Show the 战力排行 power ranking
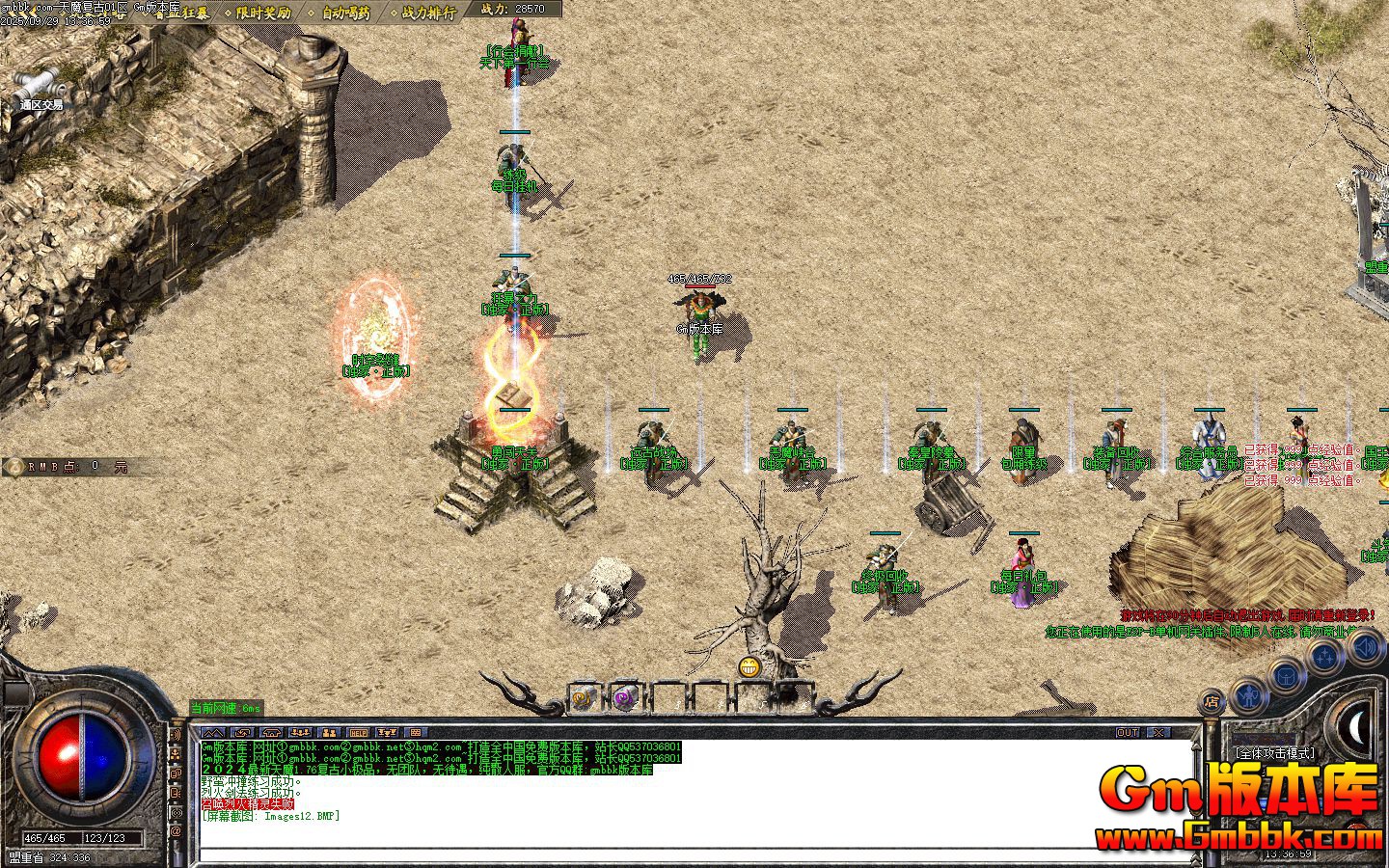This screenshot has width=1389, height=868. point(428,13)
